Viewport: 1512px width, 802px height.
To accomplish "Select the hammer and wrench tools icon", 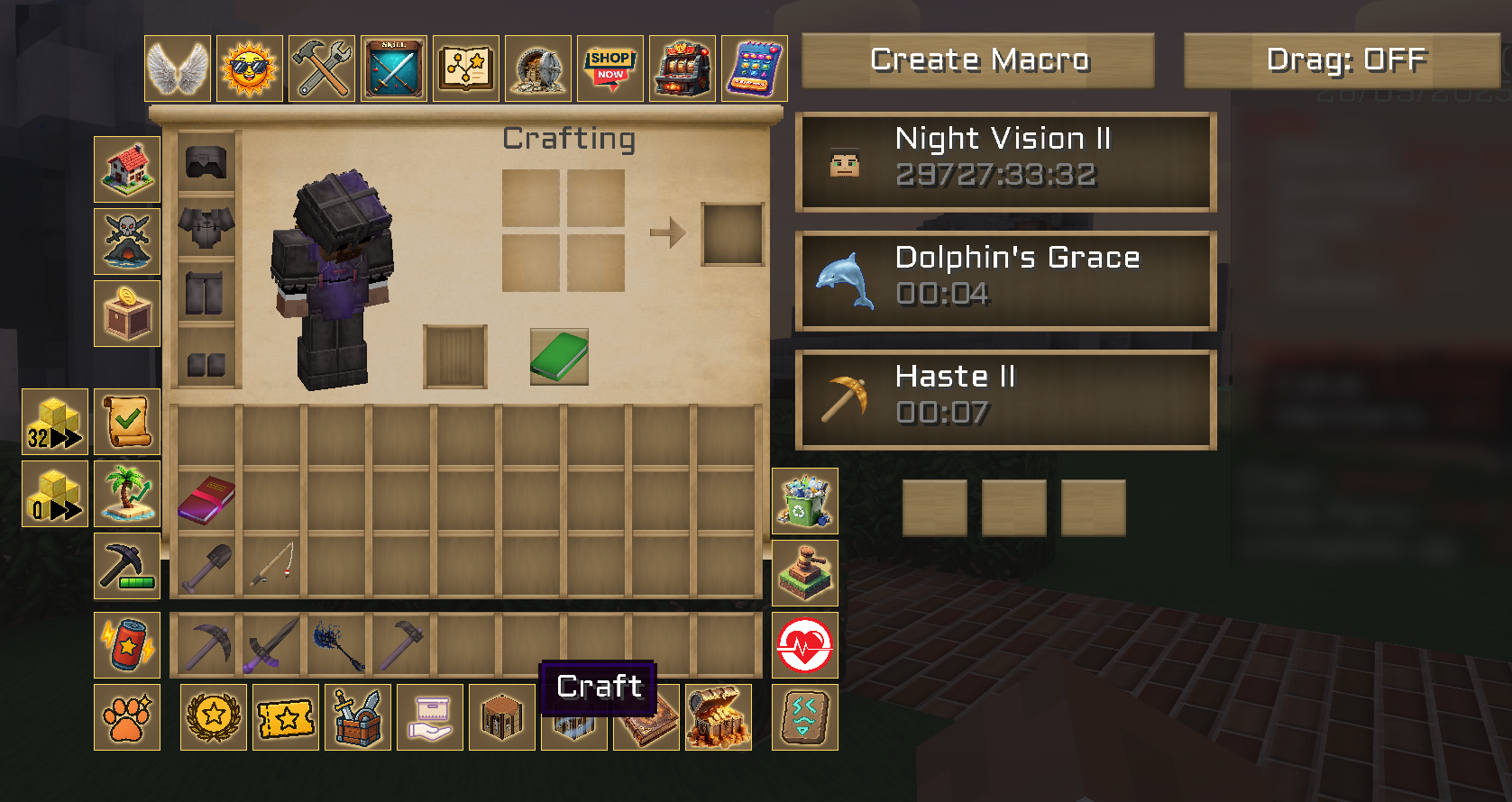I will (x=322, y=68).
